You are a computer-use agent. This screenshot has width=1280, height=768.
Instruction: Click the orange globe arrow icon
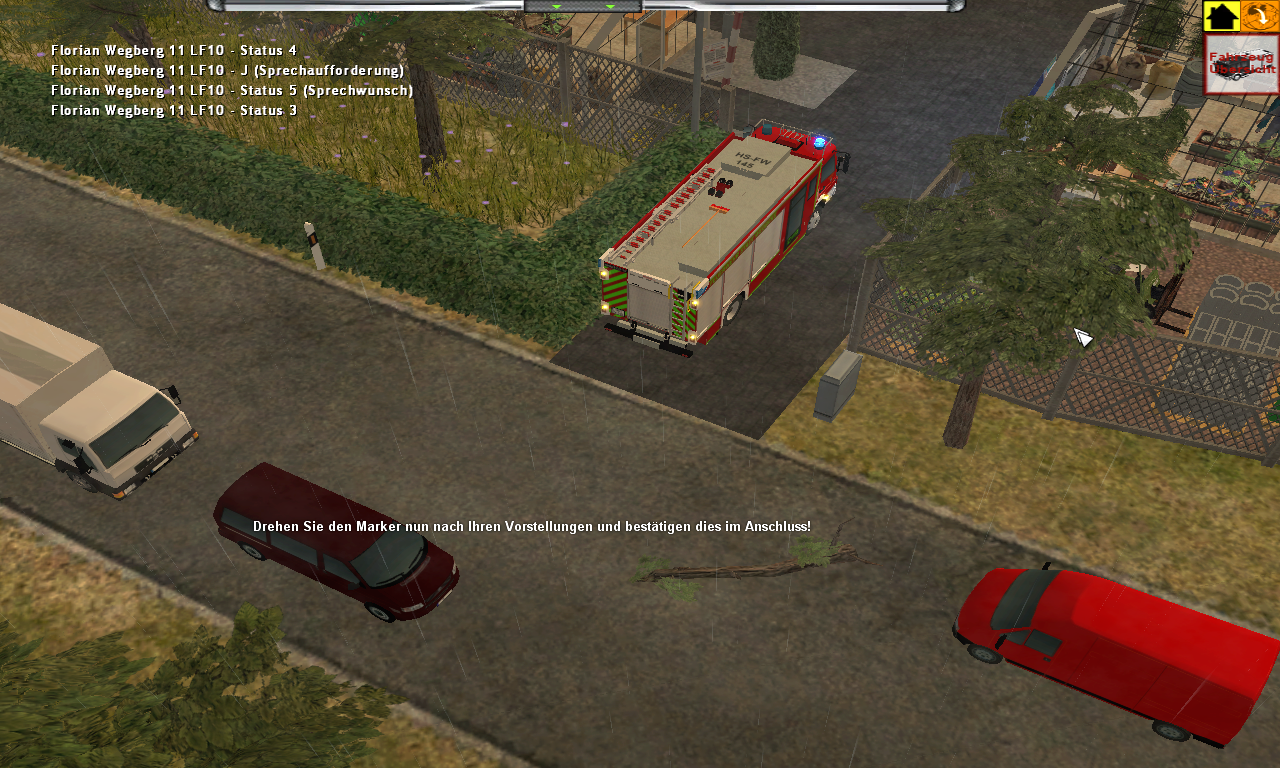click(1260, 16)
